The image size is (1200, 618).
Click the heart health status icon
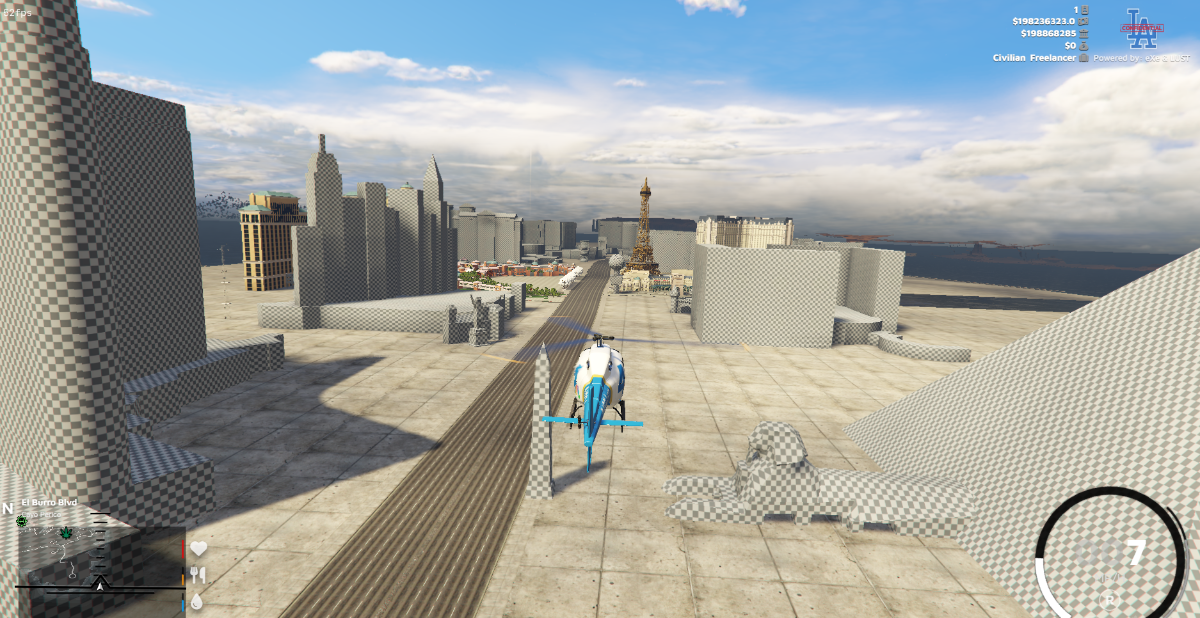198,548
